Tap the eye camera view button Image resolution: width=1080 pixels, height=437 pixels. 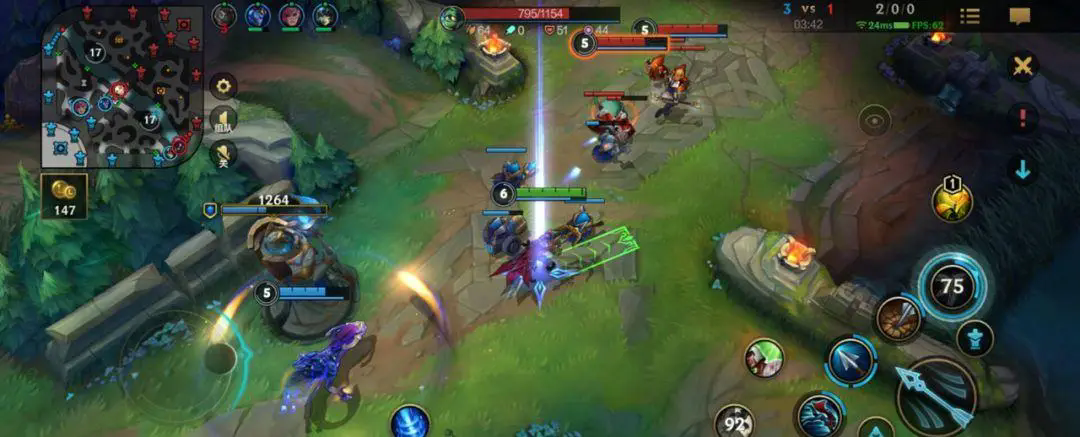point(875,121)
